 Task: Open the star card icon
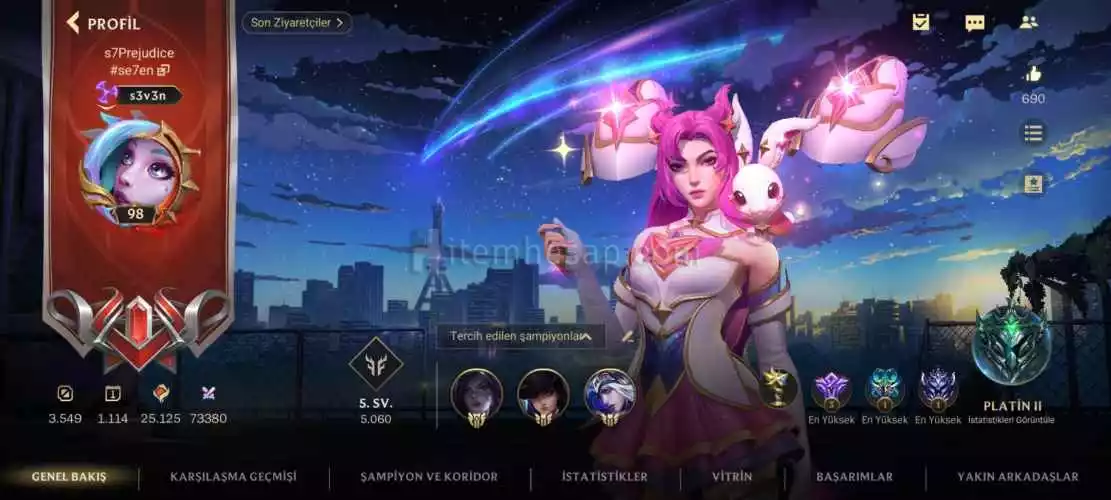tap(1033, 183)
